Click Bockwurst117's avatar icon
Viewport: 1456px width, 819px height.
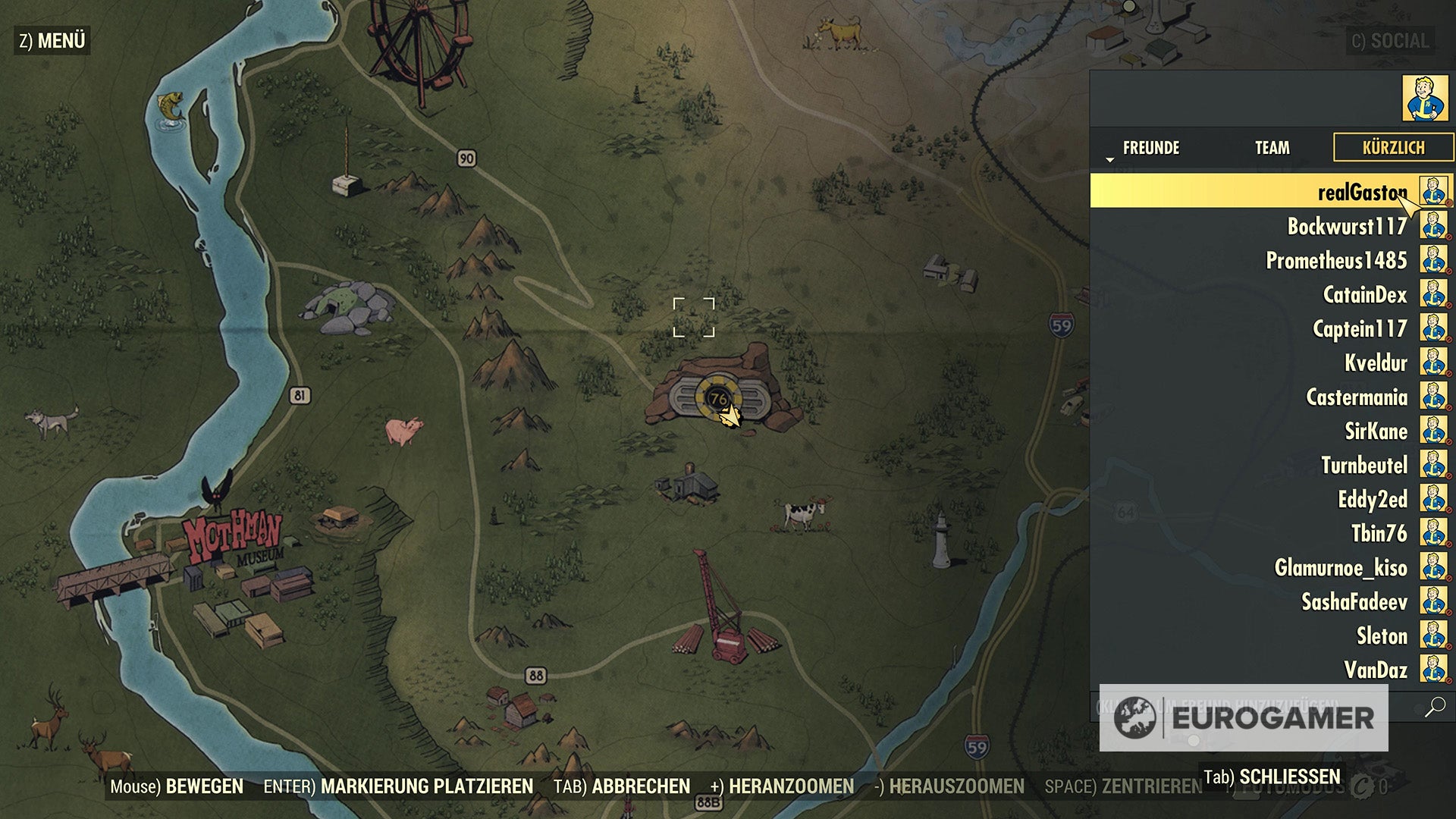(x=1432, y=226)
